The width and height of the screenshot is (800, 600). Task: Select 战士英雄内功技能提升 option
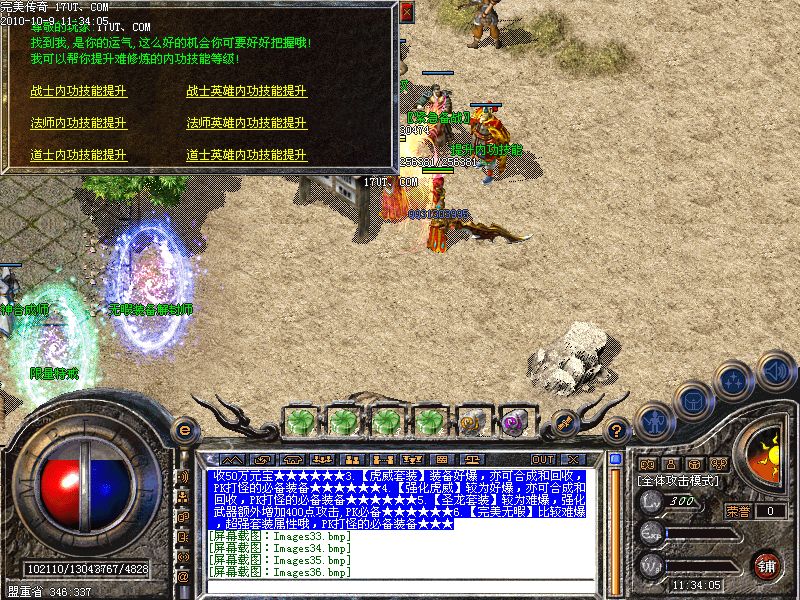[246, 90]
